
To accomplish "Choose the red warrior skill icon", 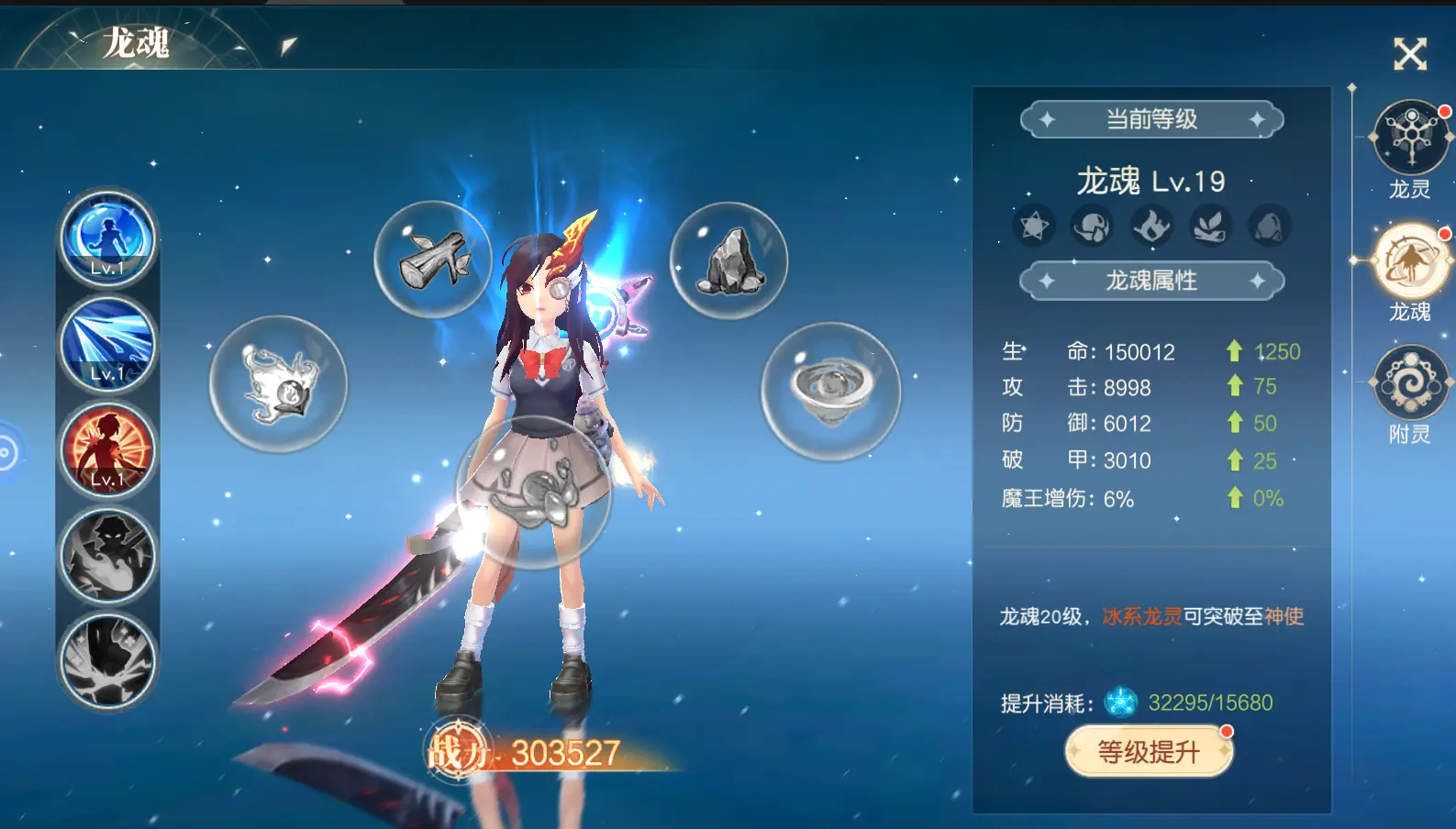I will point(107,450).
